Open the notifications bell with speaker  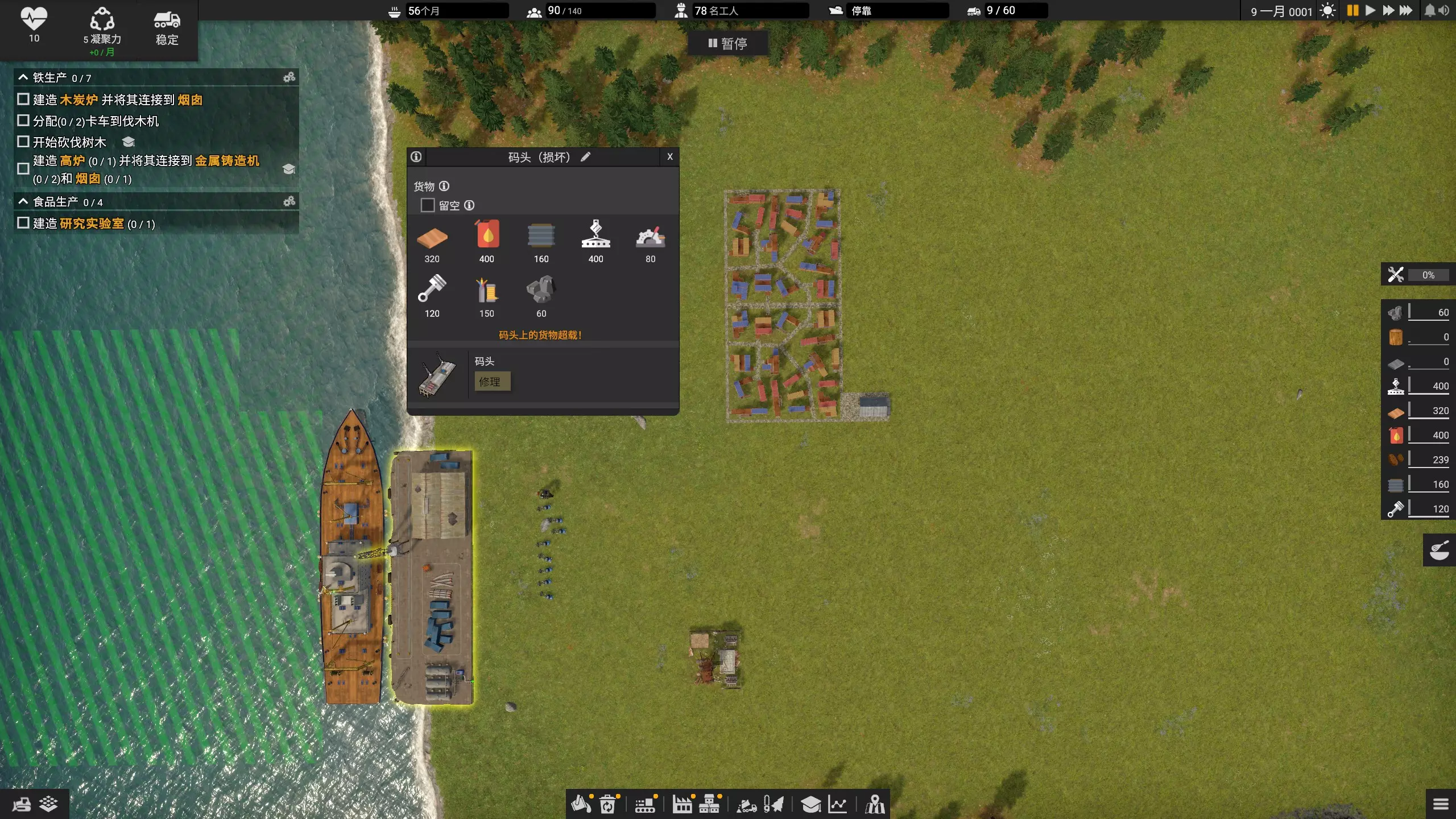click(x=1436, y=10)
